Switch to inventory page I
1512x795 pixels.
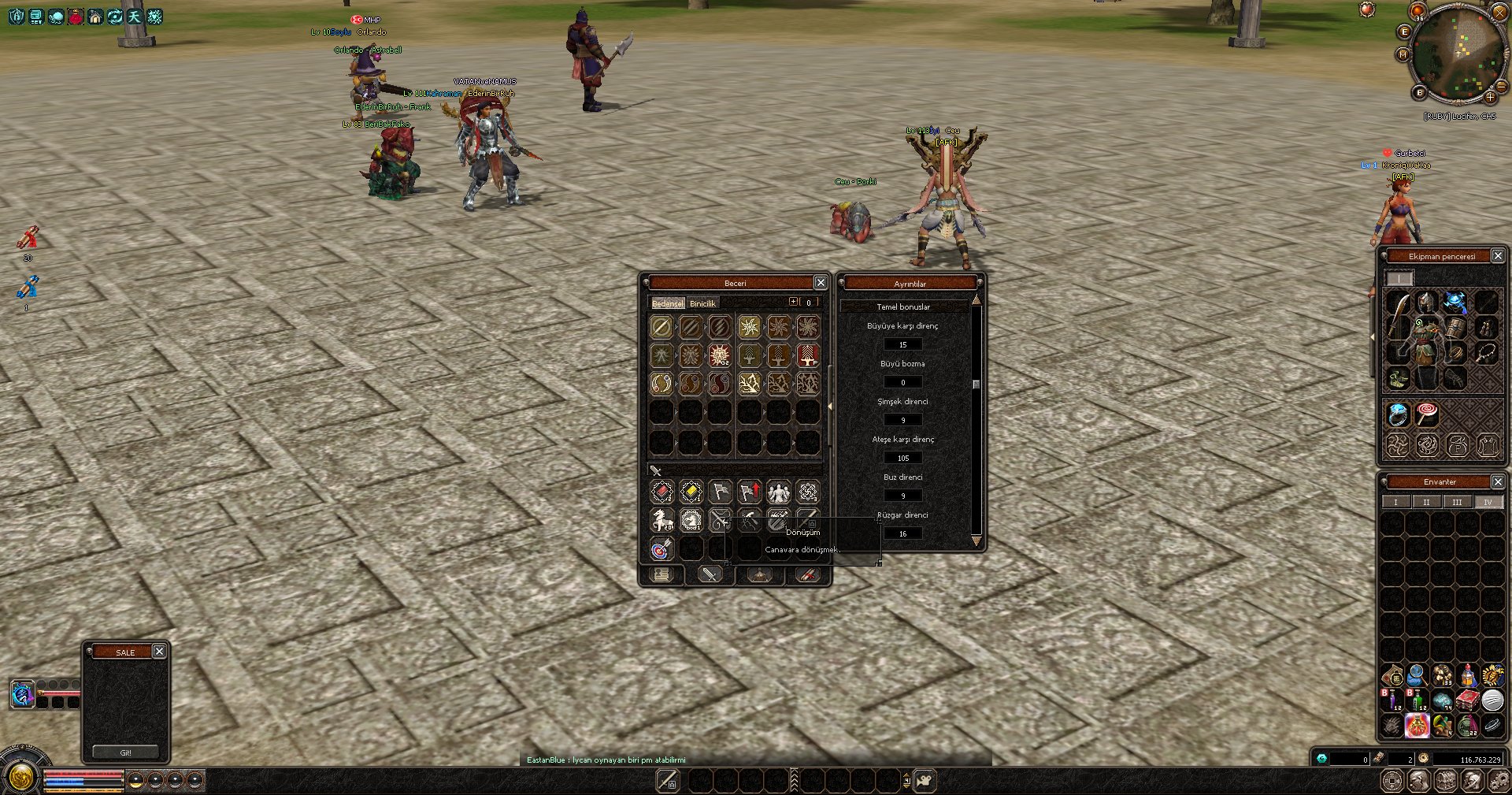[1395, 502]
